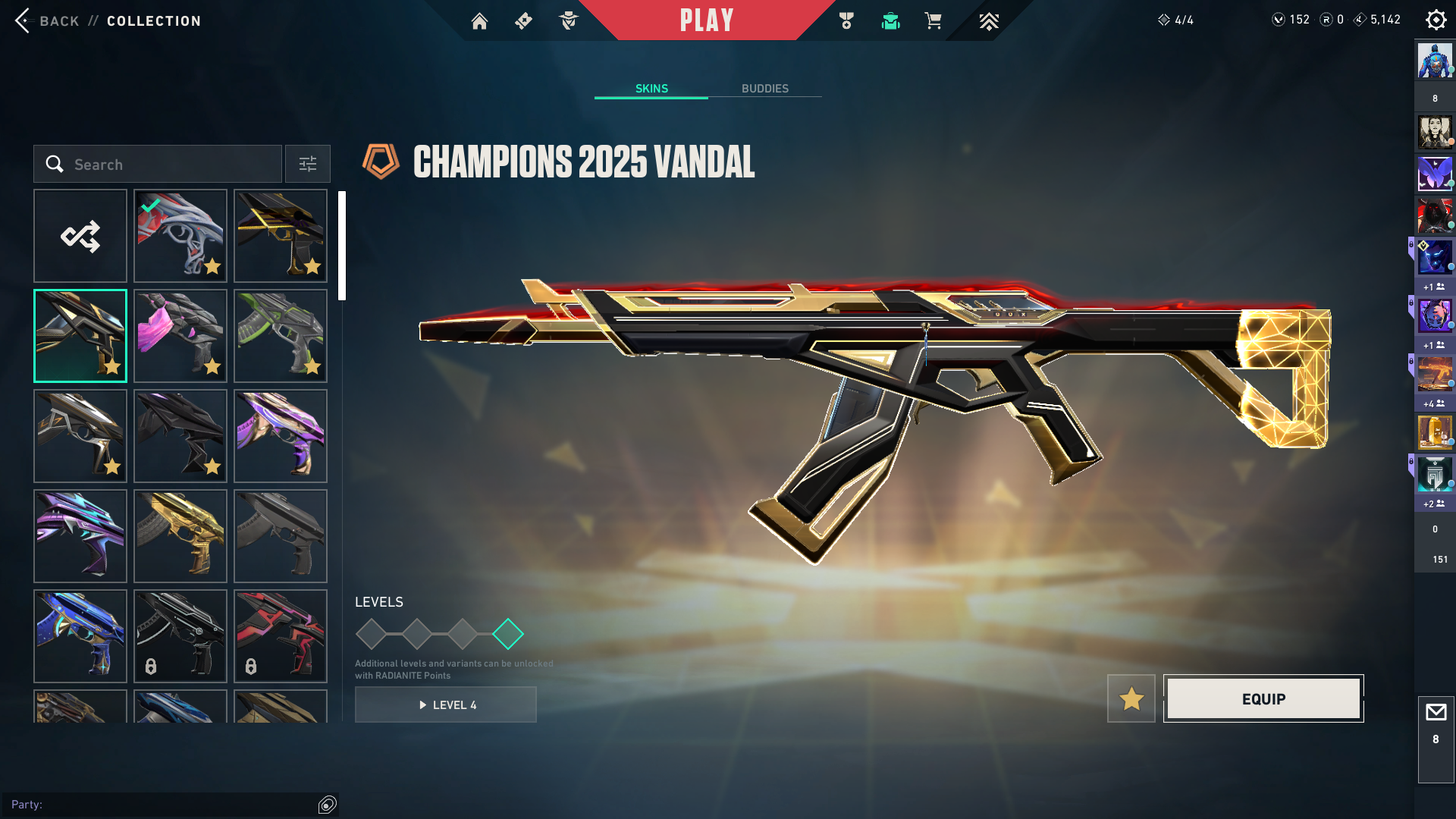This screenshot has width=1456, height=819.
Task: Select the fourth level diamond
Action: (508, 634)
